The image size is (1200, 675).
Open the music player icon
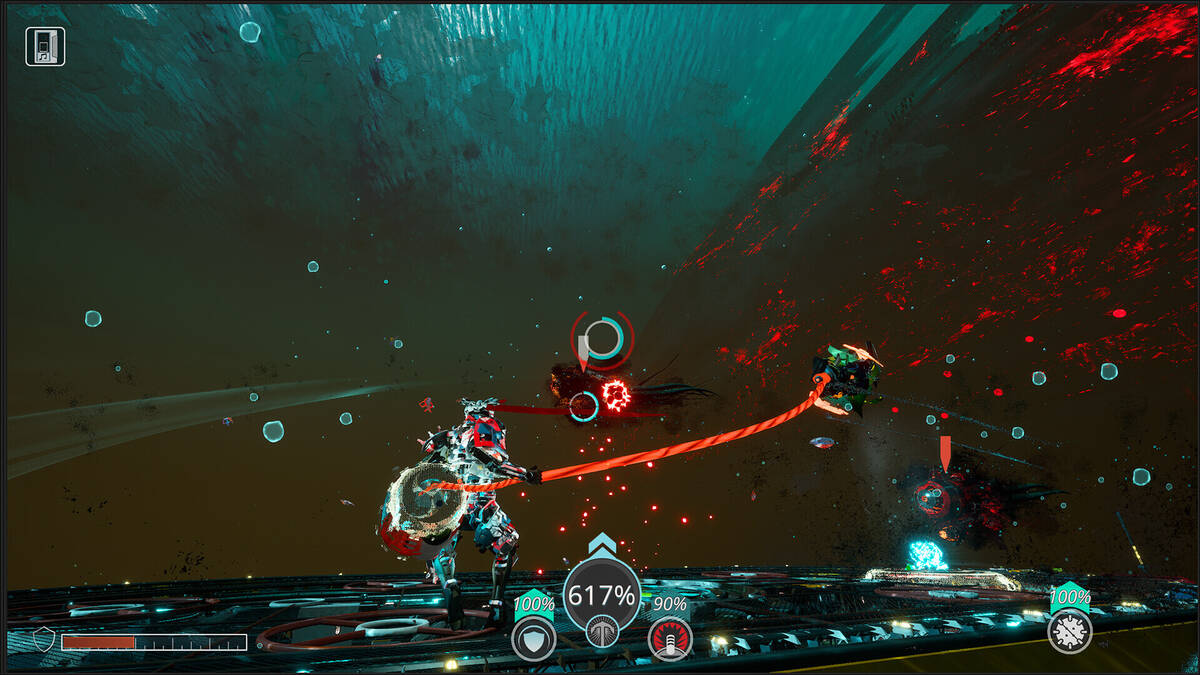point(45,47)
